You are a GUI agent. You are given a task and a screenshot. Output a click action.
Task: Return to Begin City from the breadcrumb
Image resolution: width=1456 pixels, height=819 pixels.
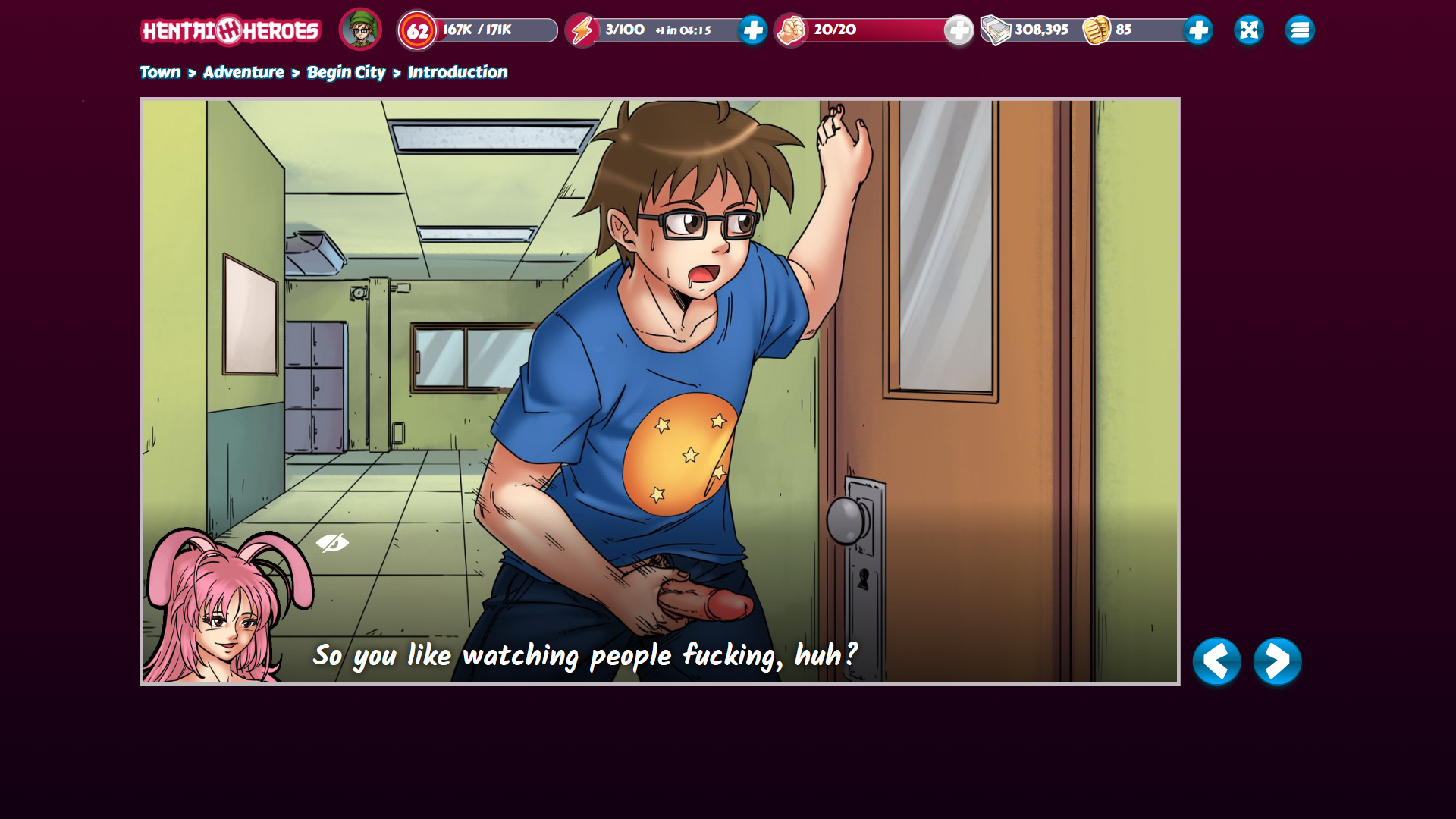pyautogui.click(x=346, y=72)
